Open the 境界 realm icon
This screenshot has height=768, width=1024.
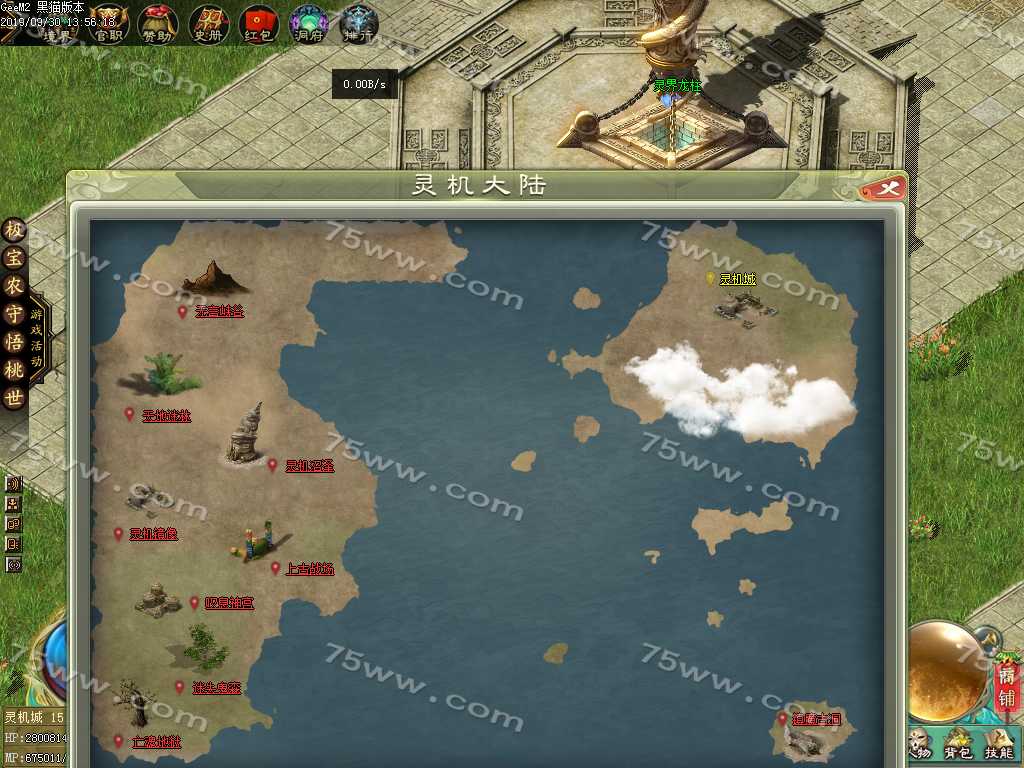58,24
